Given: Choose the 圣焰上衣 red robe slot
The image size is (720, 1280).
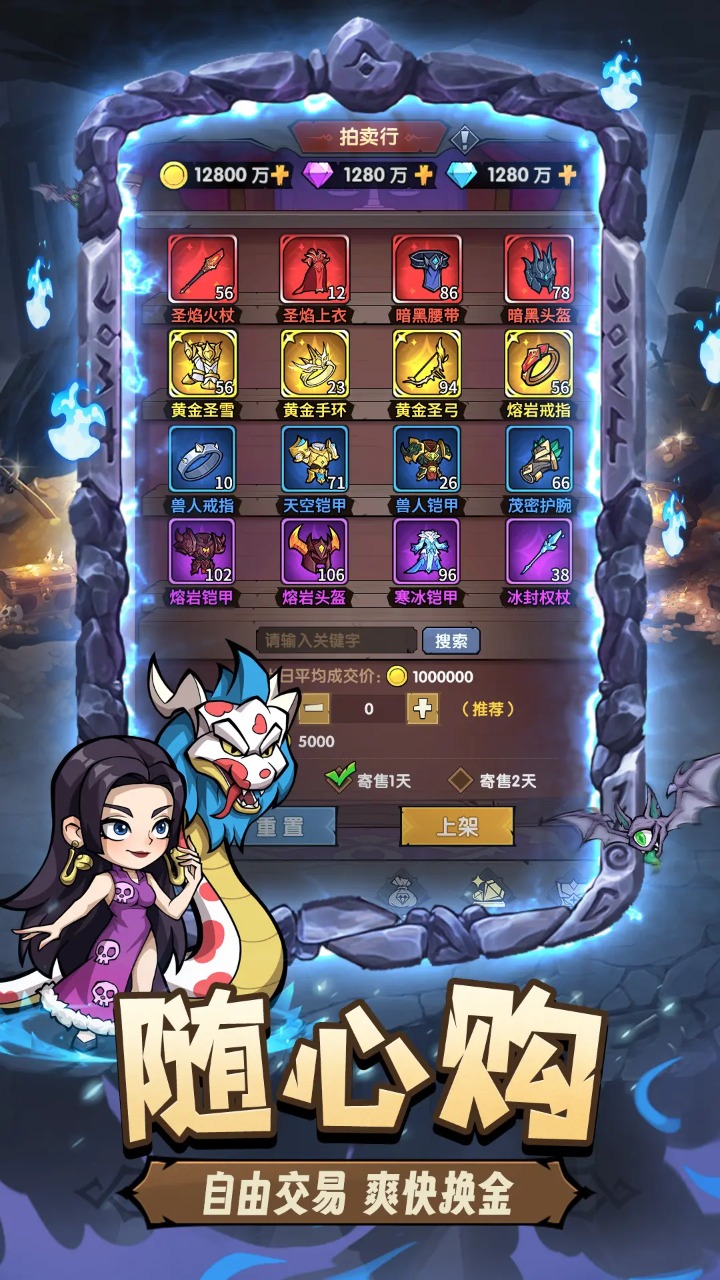Looking at the screenshot, I should point(314,269).
